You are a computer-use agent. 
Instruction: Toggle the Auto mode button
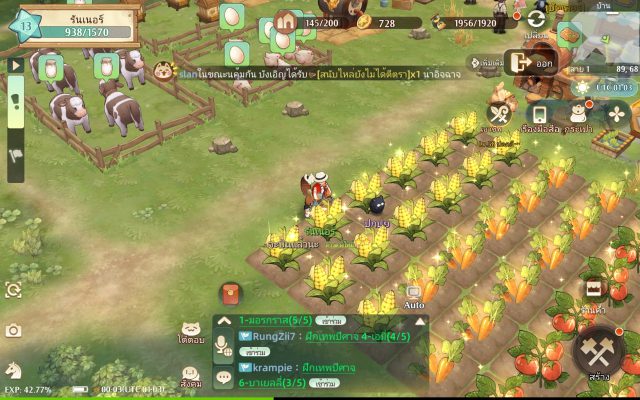pyautogui.click(x=414, y=296)
